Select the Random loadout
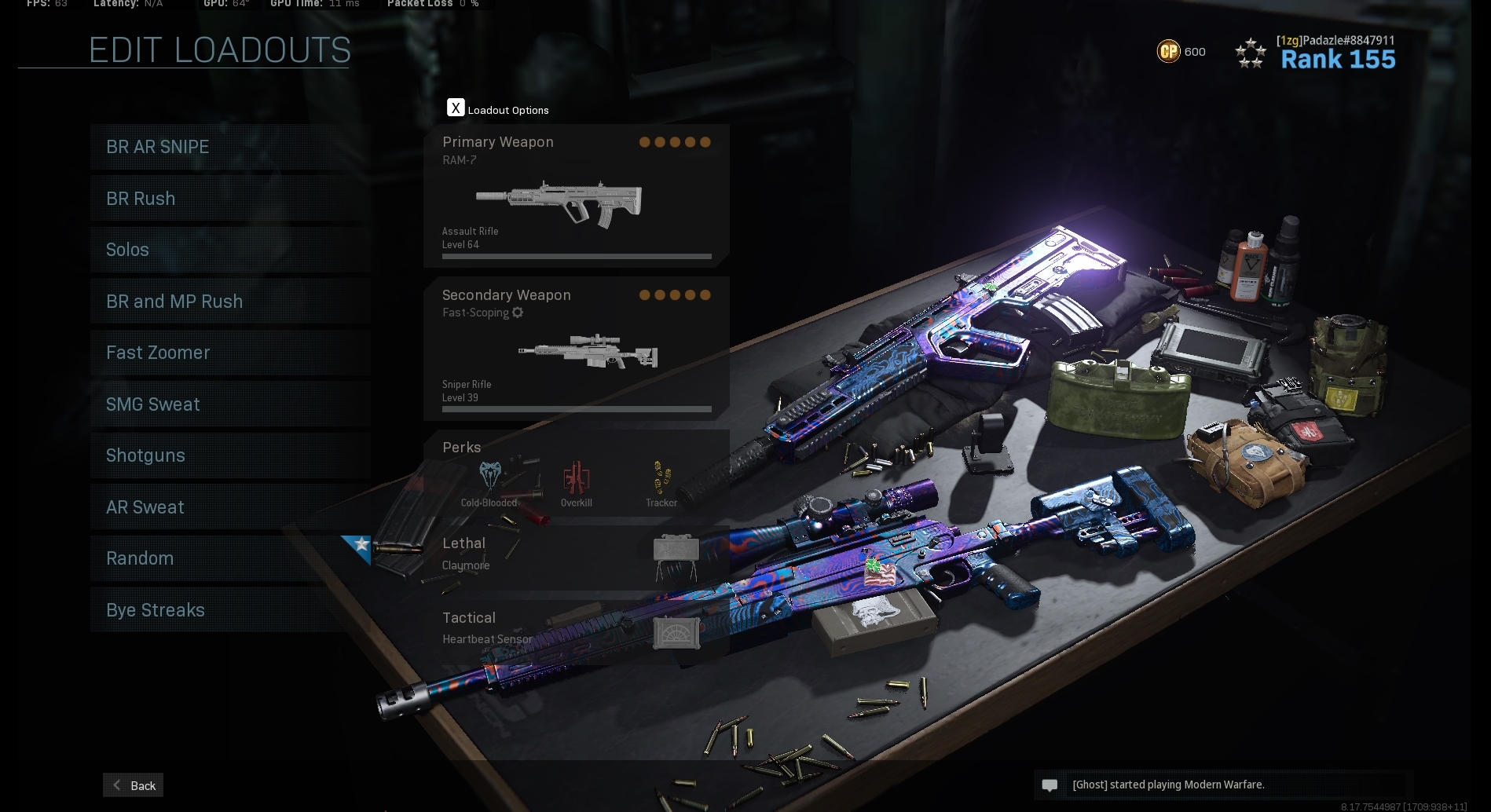 tap(229, 558)
